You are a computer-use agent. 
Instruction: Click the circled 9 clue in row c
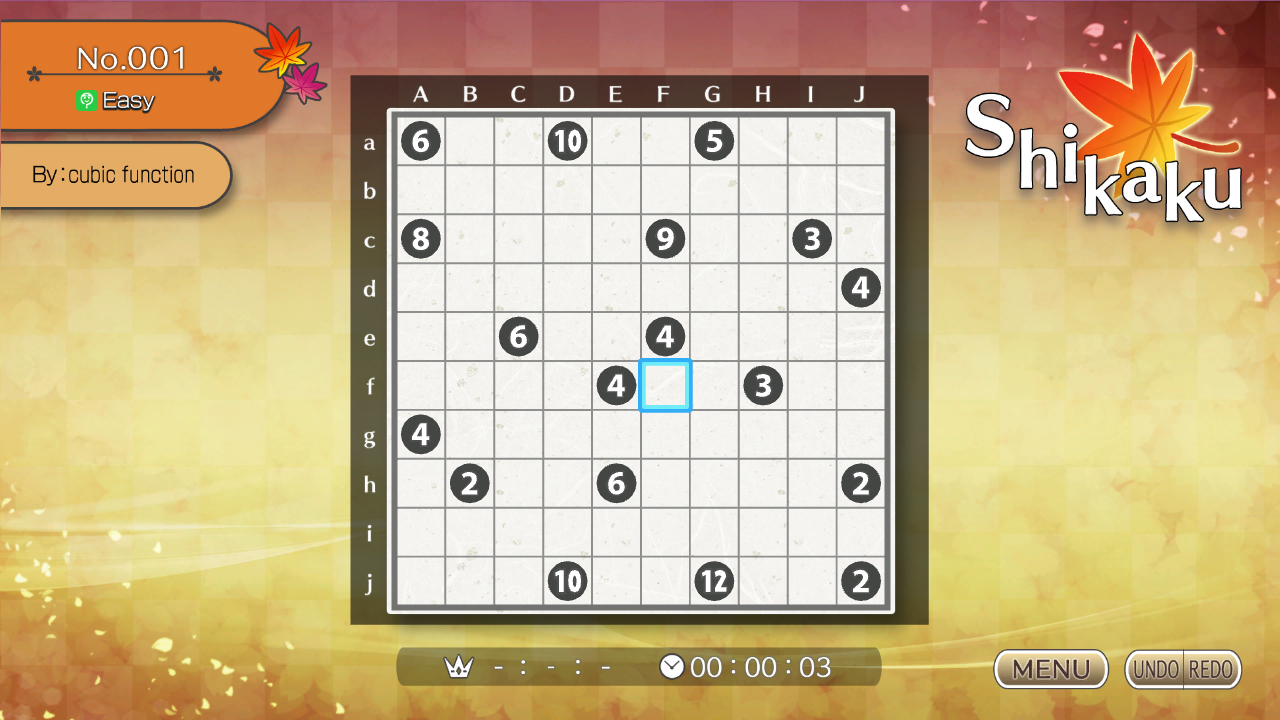pos(665,238)
